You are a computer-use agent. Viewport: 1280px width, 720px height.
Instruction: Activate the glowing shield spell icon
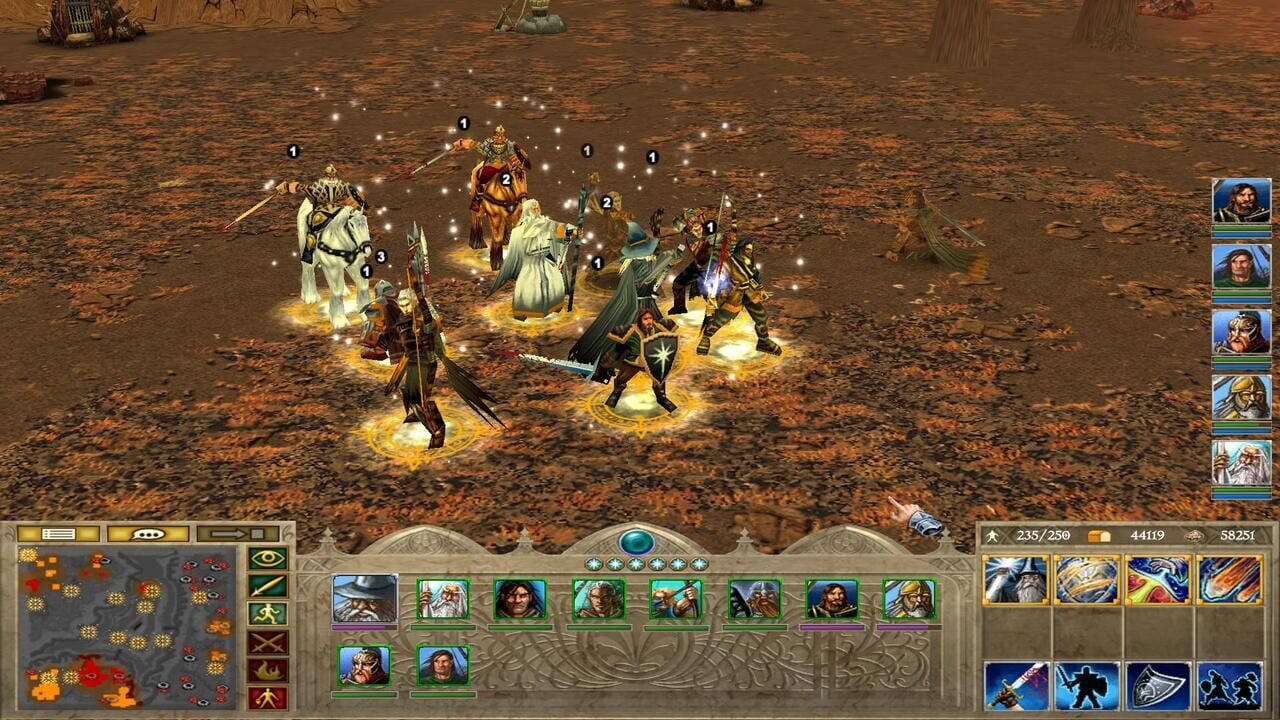coord(1088,578)
